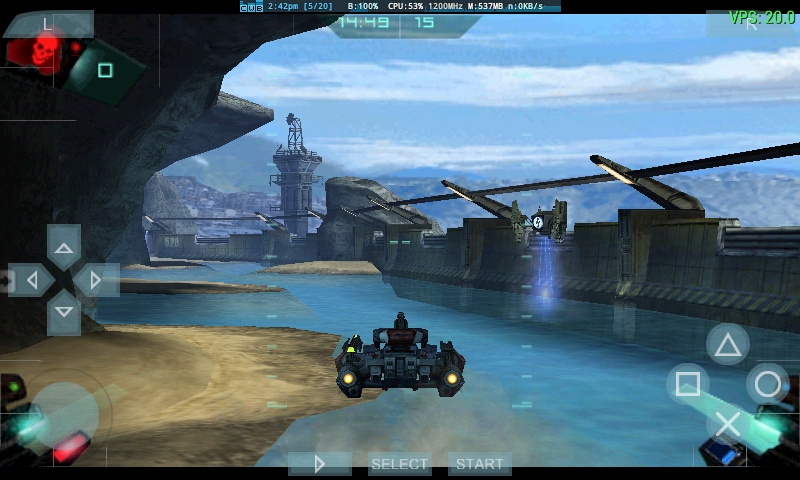
Task: Tap the D-pad right arrow
Action: 97,280
